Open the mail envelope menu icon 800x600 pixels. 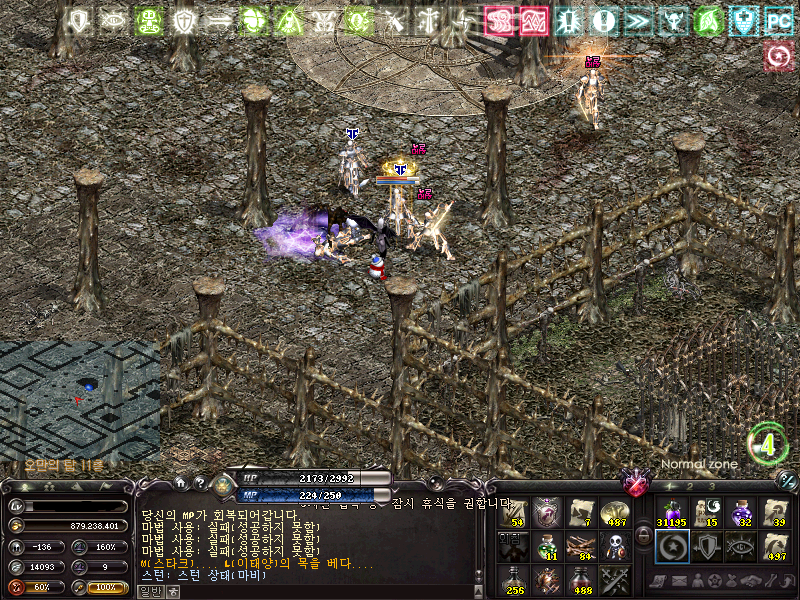[x=680, y=581]
